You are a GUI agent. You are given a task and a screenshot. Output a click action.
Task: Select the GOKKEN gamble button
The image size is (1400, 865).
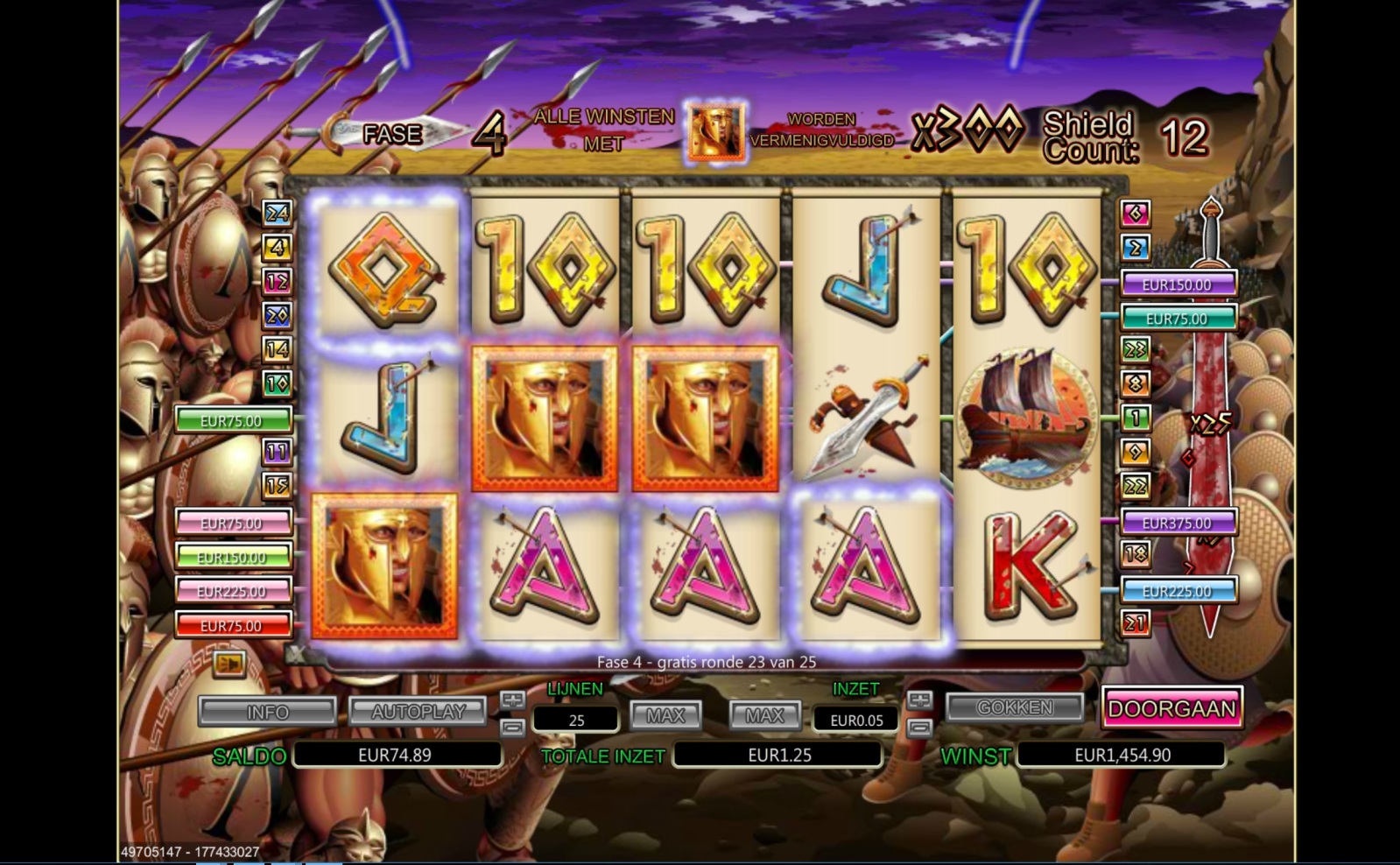tap(1015, 707)
